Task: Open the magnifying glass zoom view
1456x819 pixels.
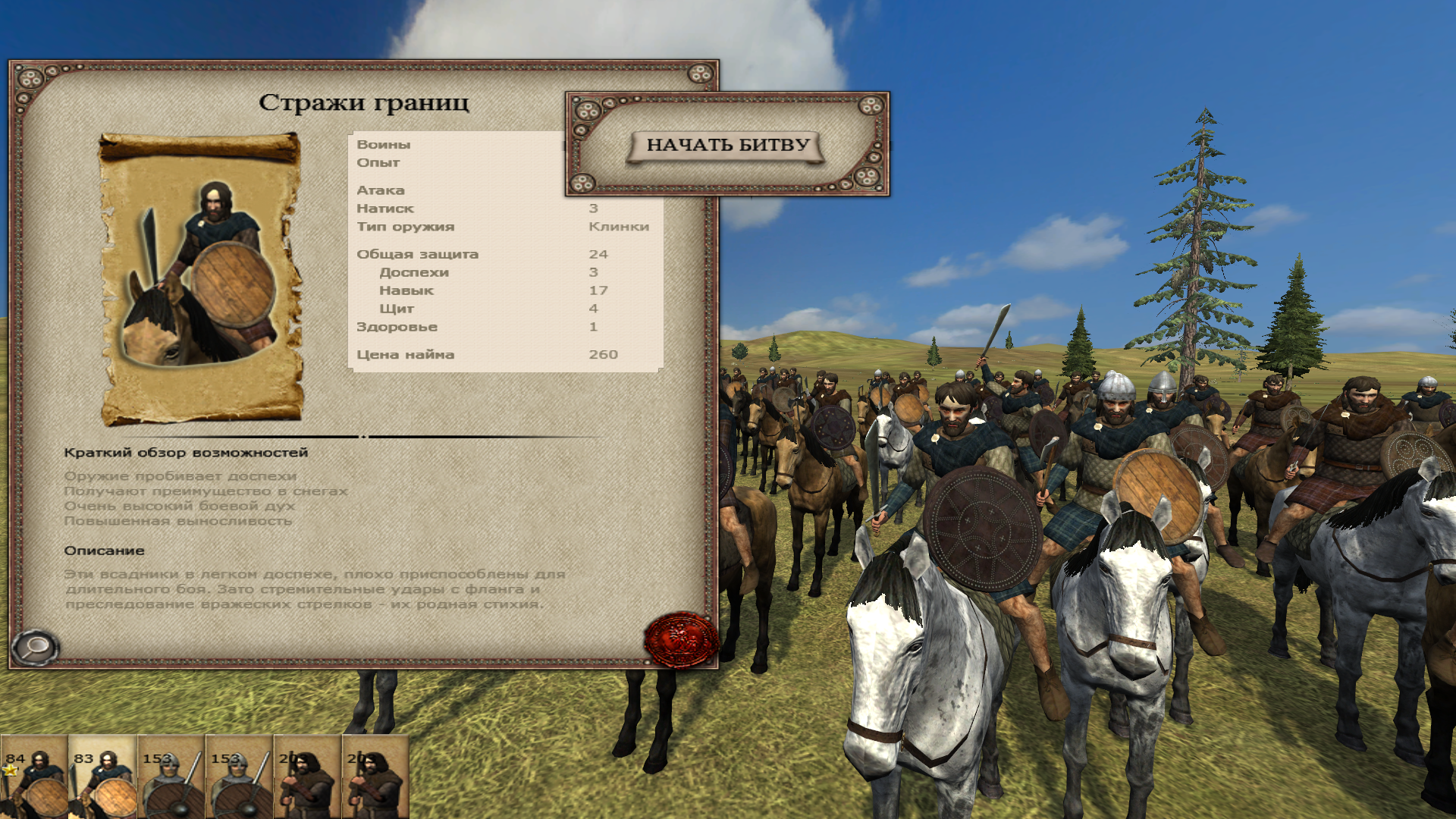Action: [x=35, y=648]
